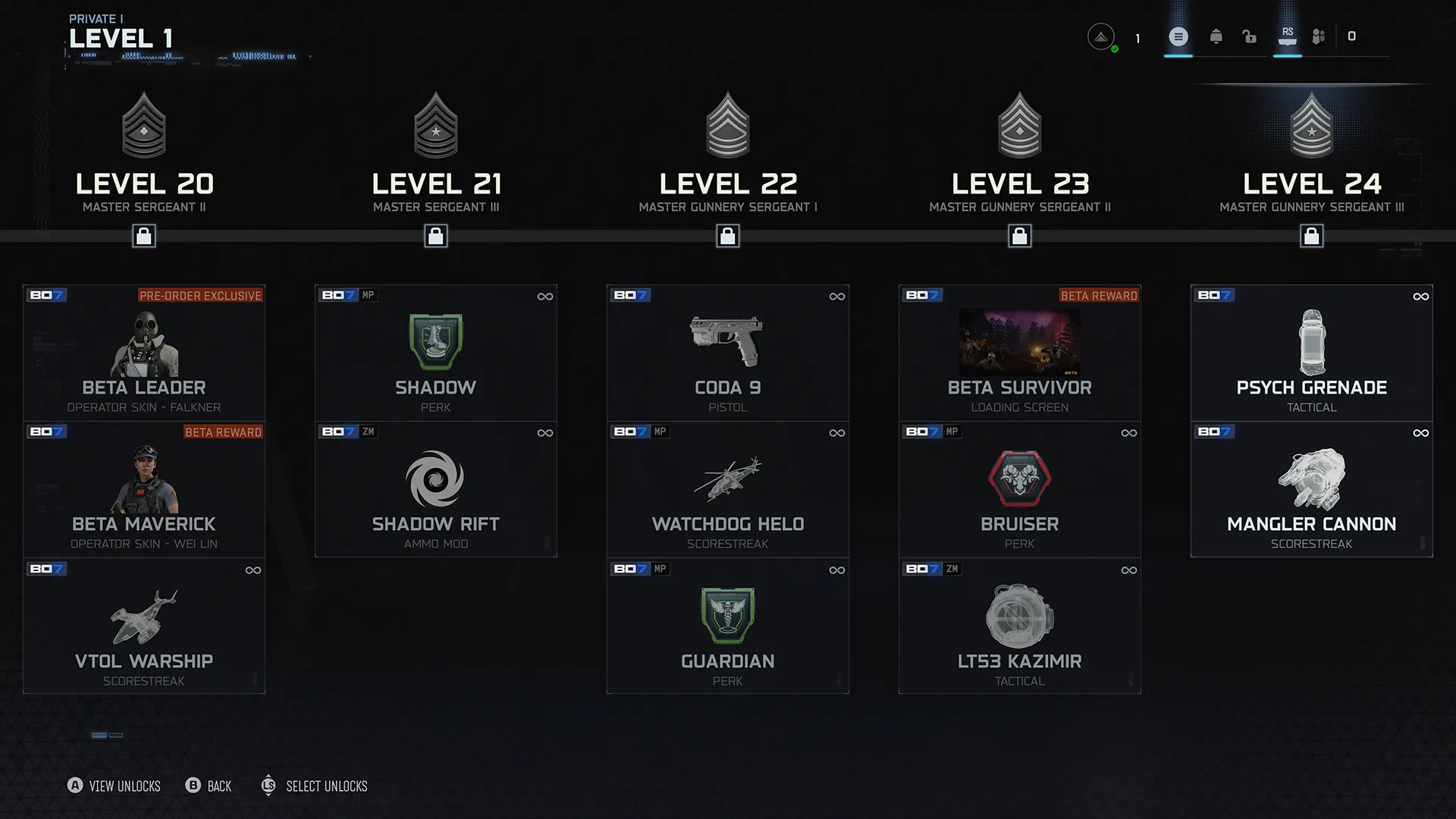Choose the Beta Maverick operator skin

(144, 489)
